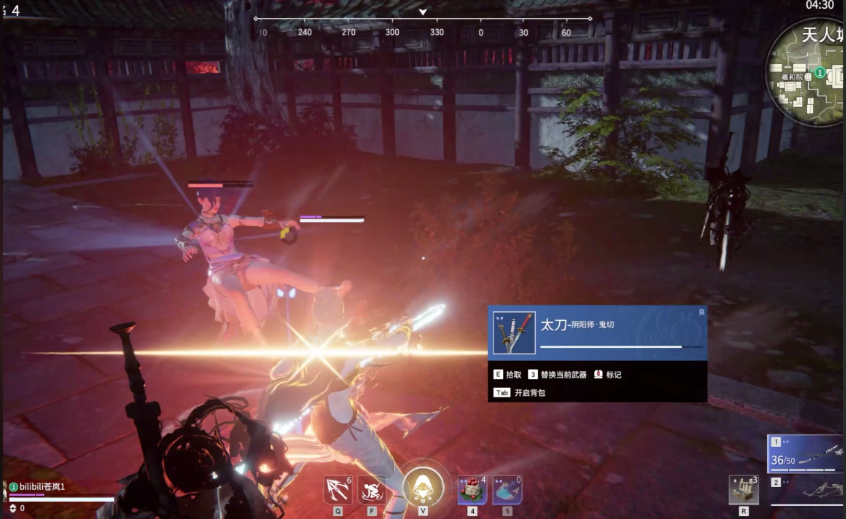
Task: Switch to the secondary weapon slot
Action: pyautogui.click(x=806, y=489)
